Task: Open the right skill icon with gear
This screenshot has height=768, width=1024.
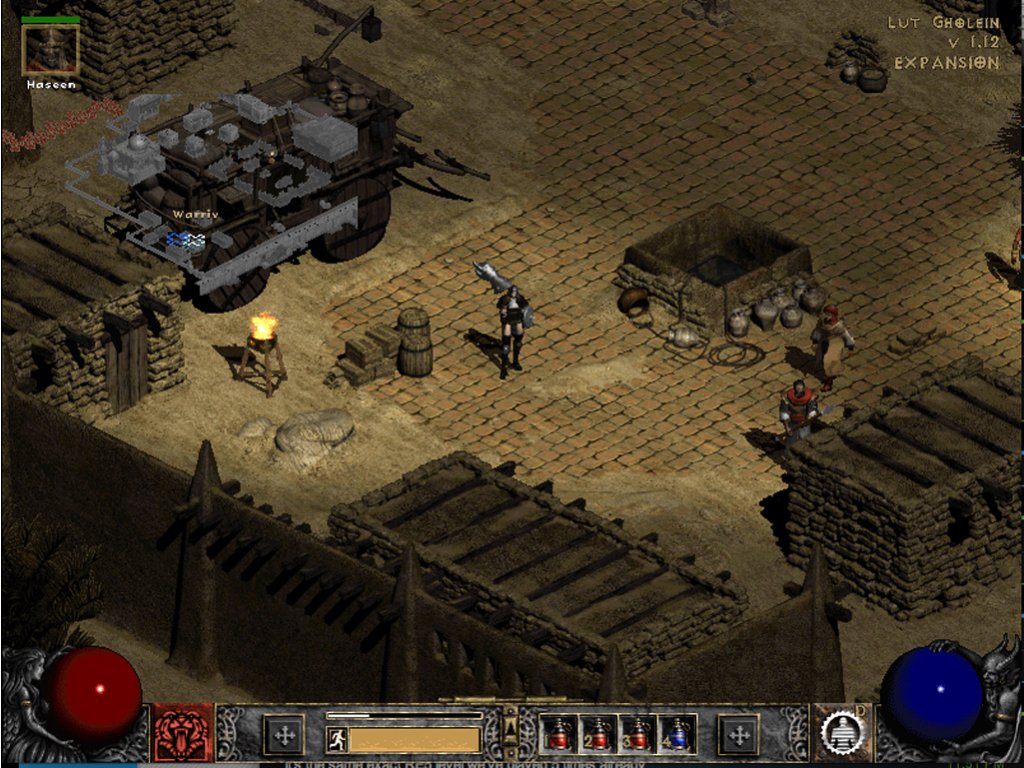Action: coord(840,734)
